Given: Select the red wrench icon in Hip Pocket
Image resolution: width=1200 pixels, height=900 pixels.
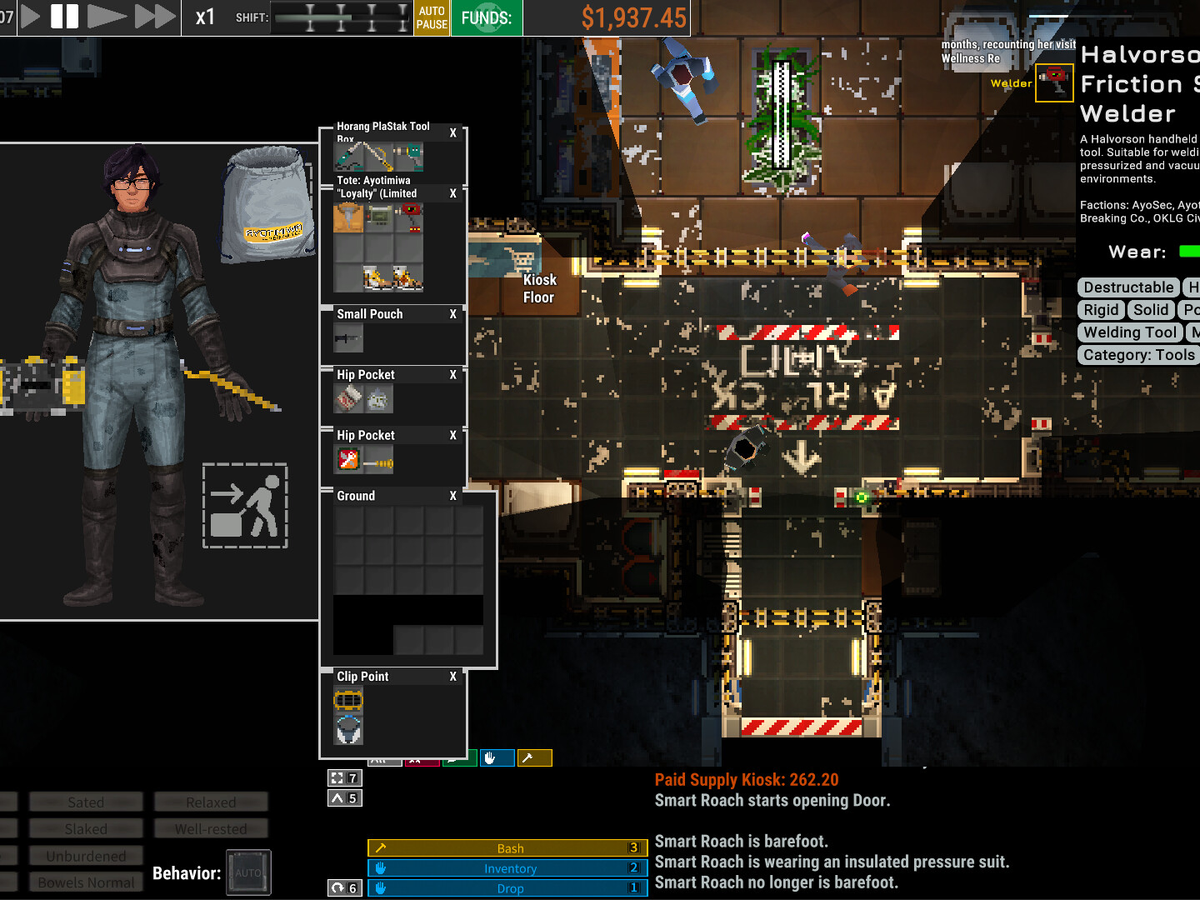Looking at the screenshot, I should [348, 460].
